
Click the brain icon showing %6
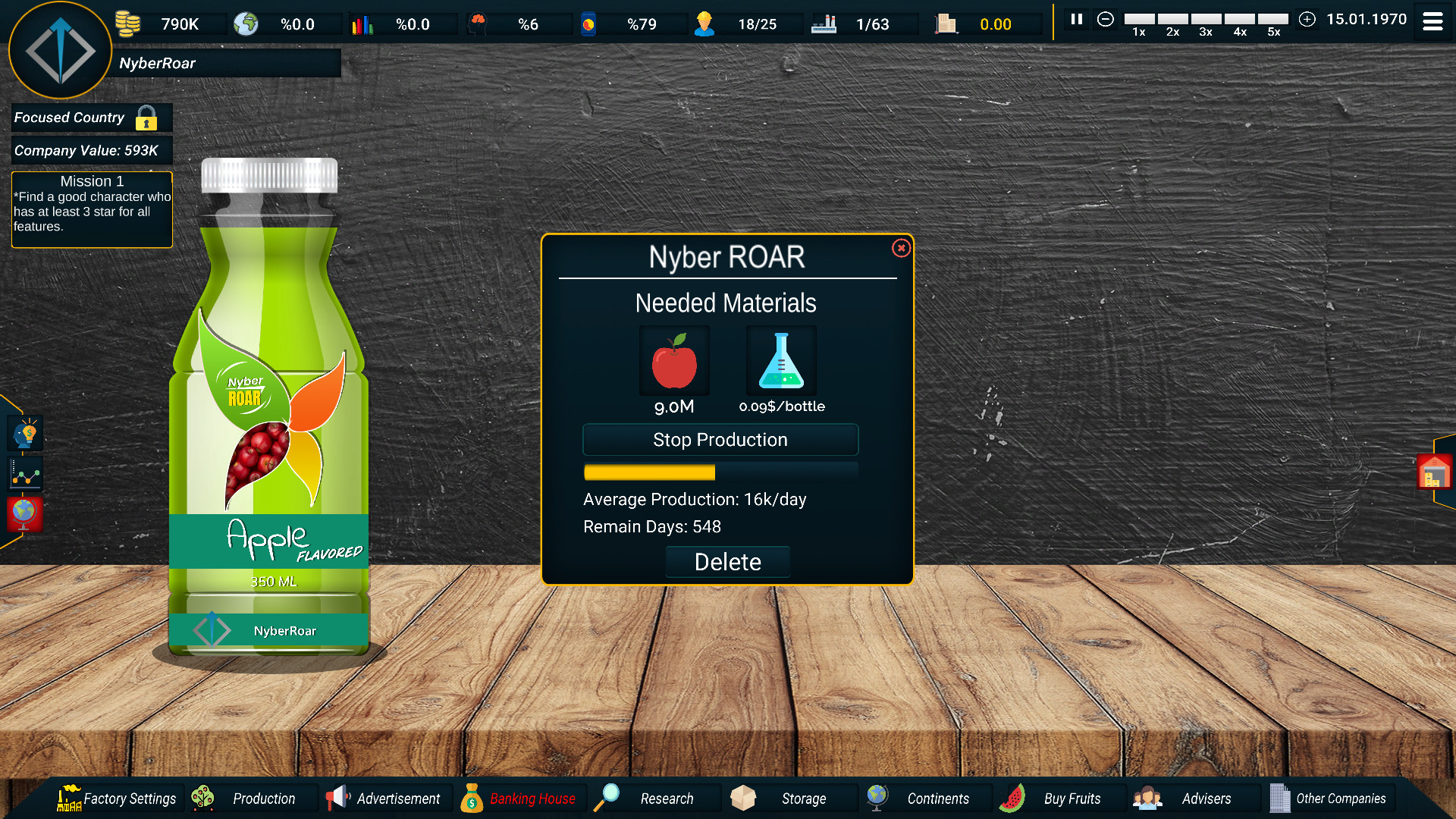478,23
